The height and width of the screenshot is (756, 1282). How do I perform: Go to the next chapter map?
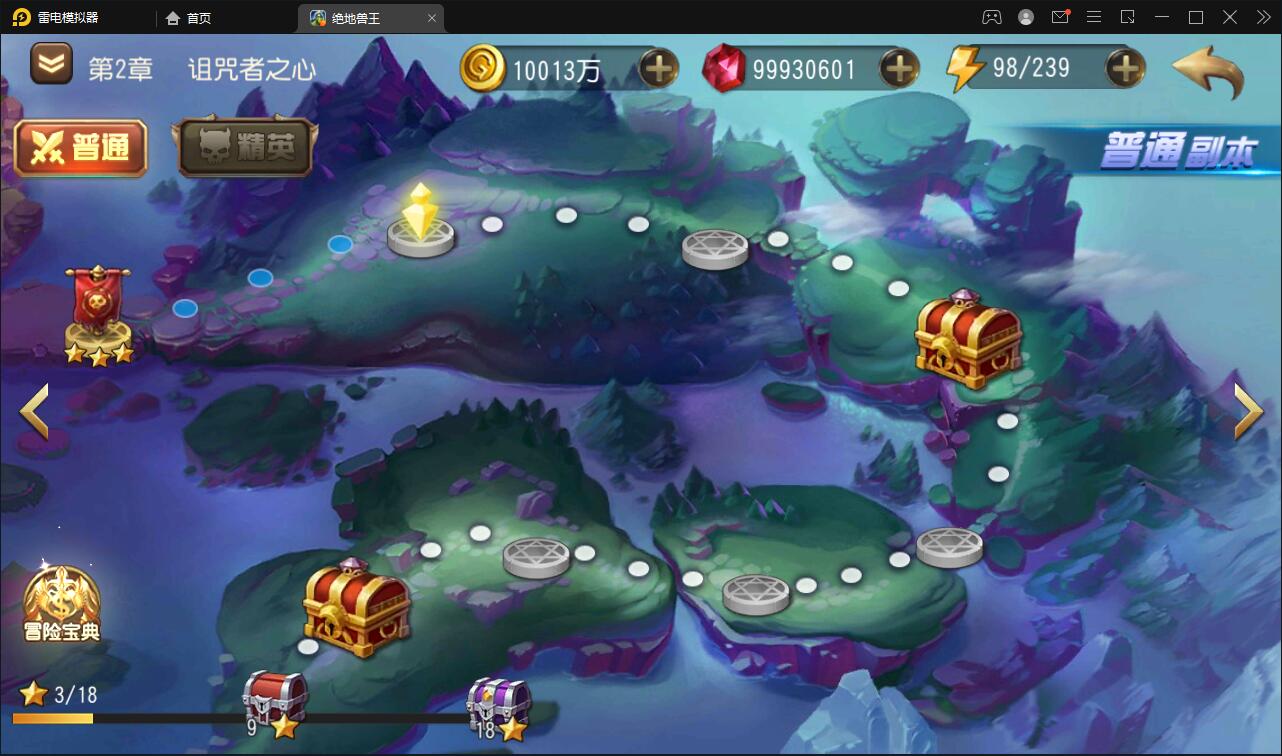1248,411
